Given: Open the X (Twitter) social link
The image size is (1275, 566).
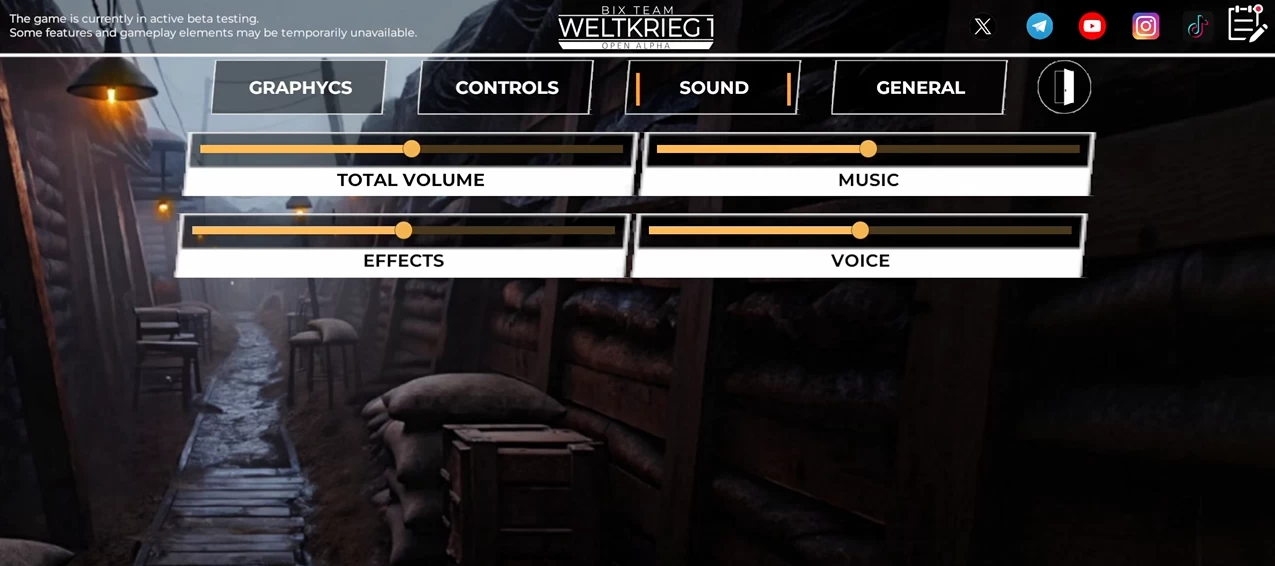Looking at the screenshot, I should [983, 27].
